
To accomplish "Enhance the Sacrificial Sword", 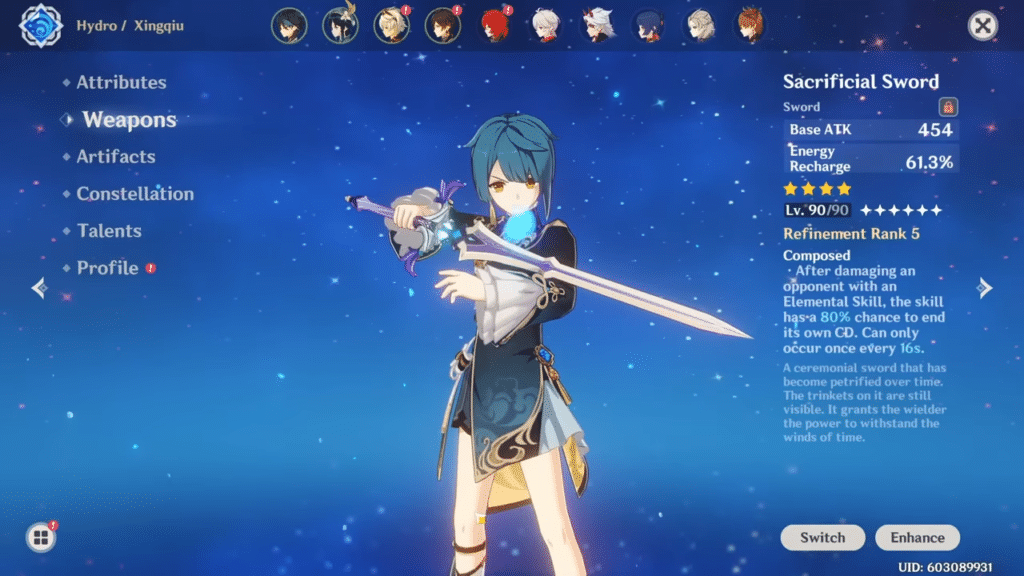I will click(x=917, y=537).
